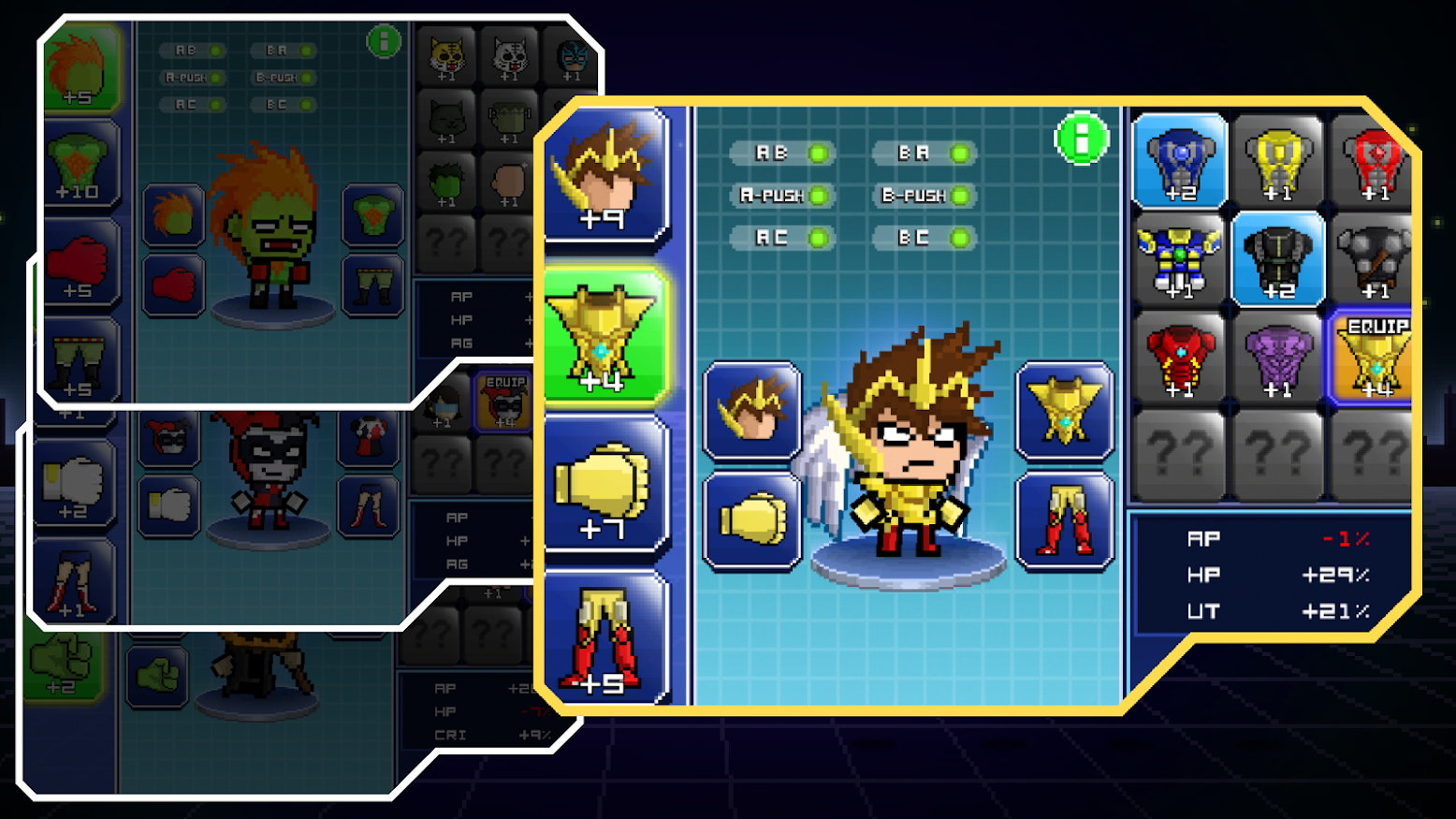1456x819 pixels.
Task: Click the winged hero character on the pedestal
Action: click(x=912, y=459)
